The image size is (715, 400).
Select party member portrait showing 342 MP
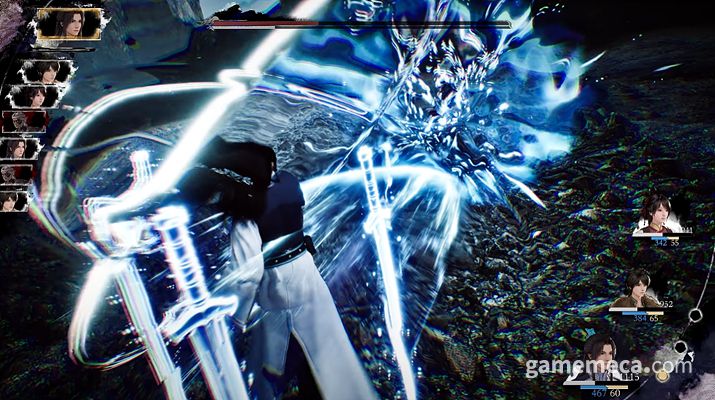[x=657, y=215]
